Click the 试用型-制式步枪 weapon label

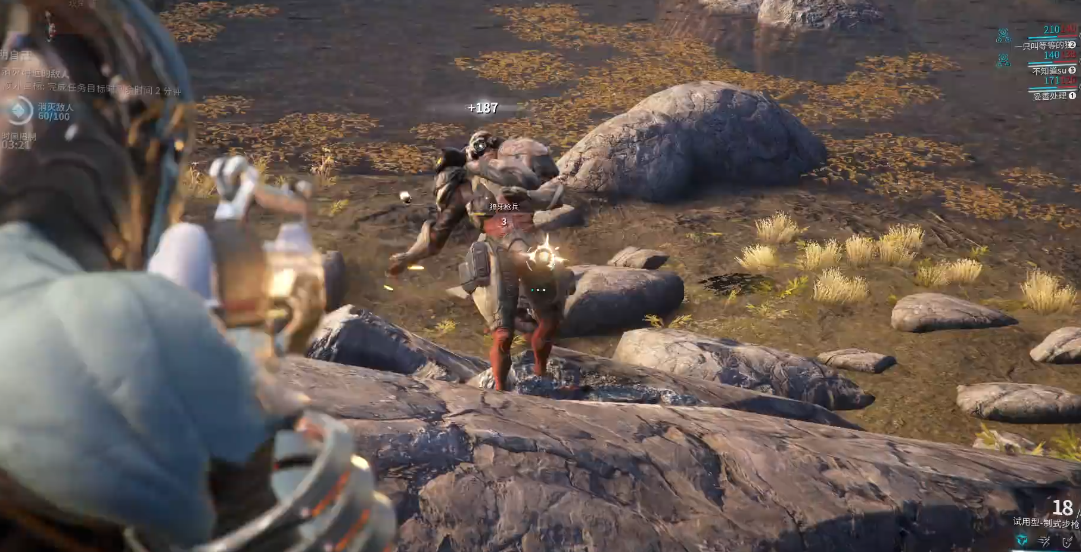[x=1046, y=521]
